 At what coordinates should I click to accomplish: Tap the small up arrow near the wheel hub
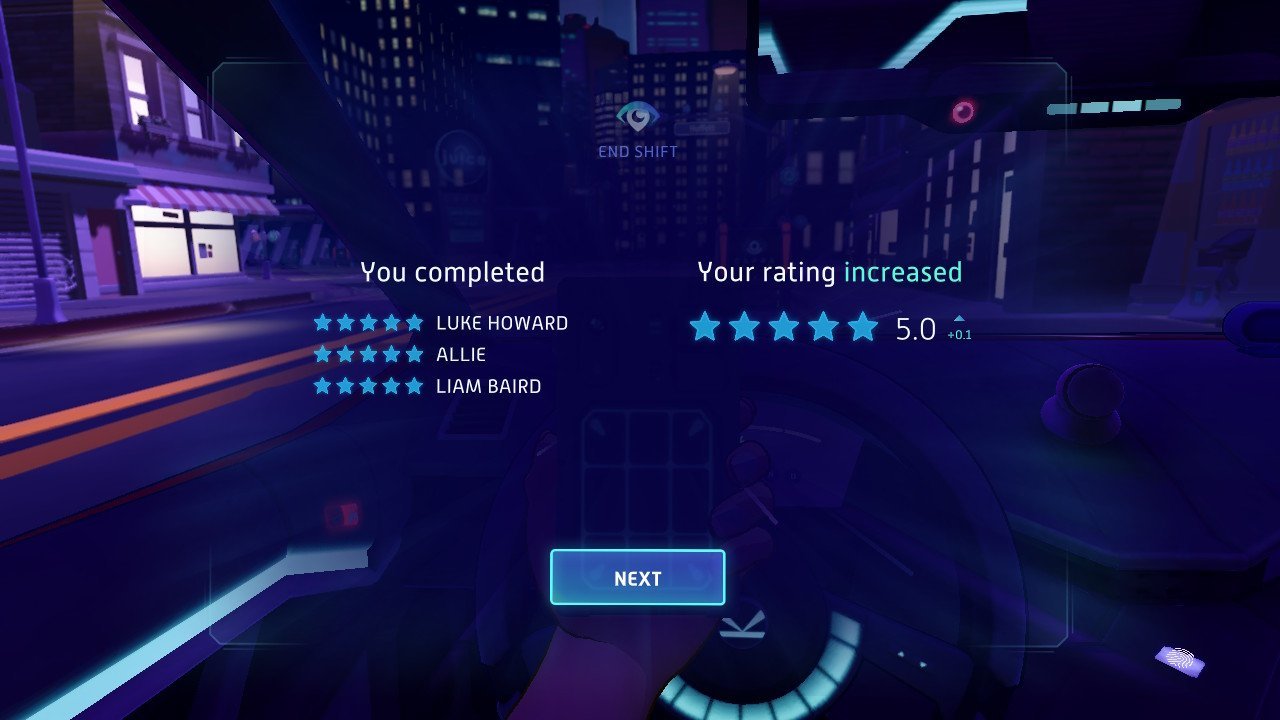(x=900, y=653)
